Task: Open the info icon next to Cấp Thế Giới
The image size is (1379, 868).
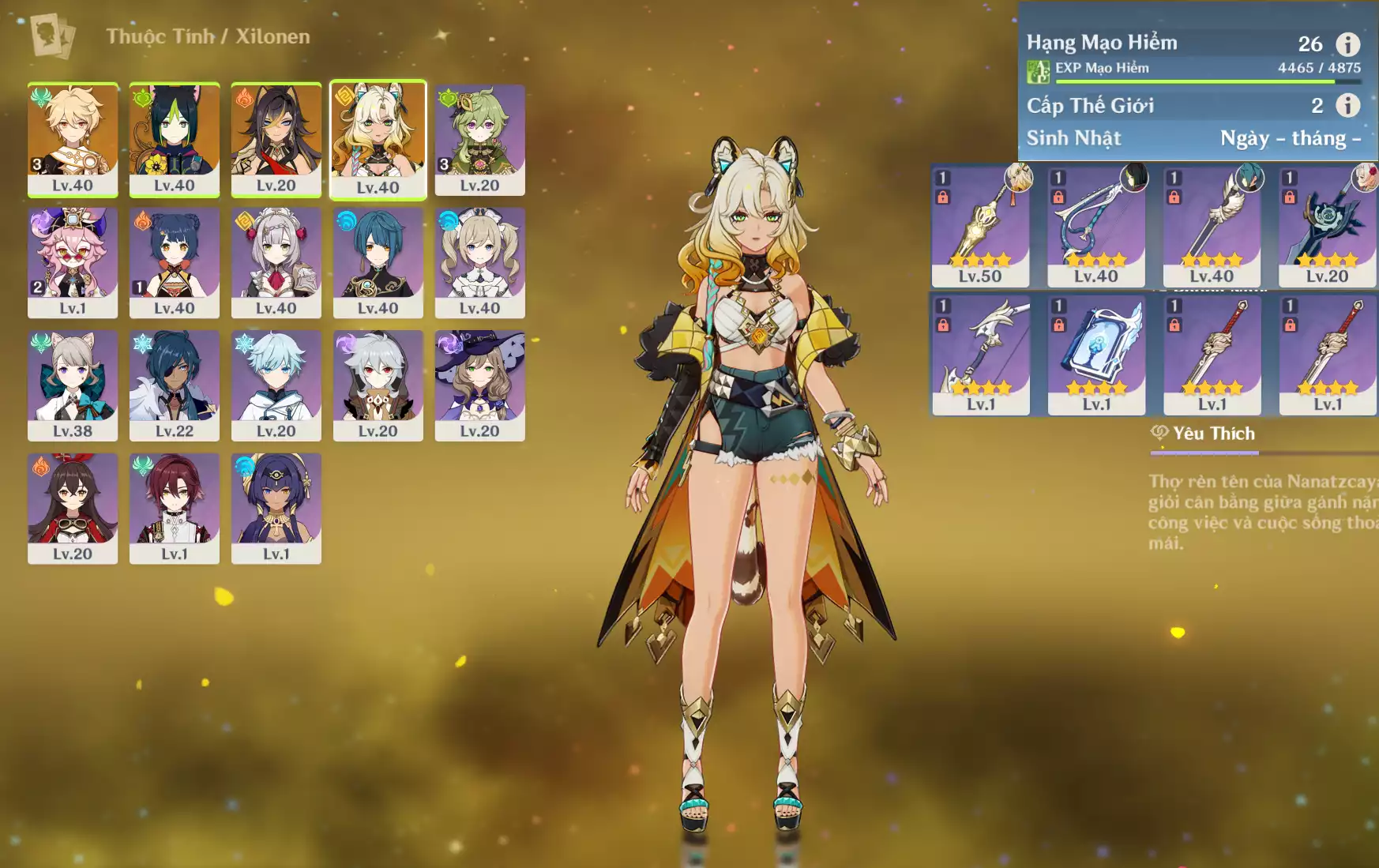Action: (1347, 105)
